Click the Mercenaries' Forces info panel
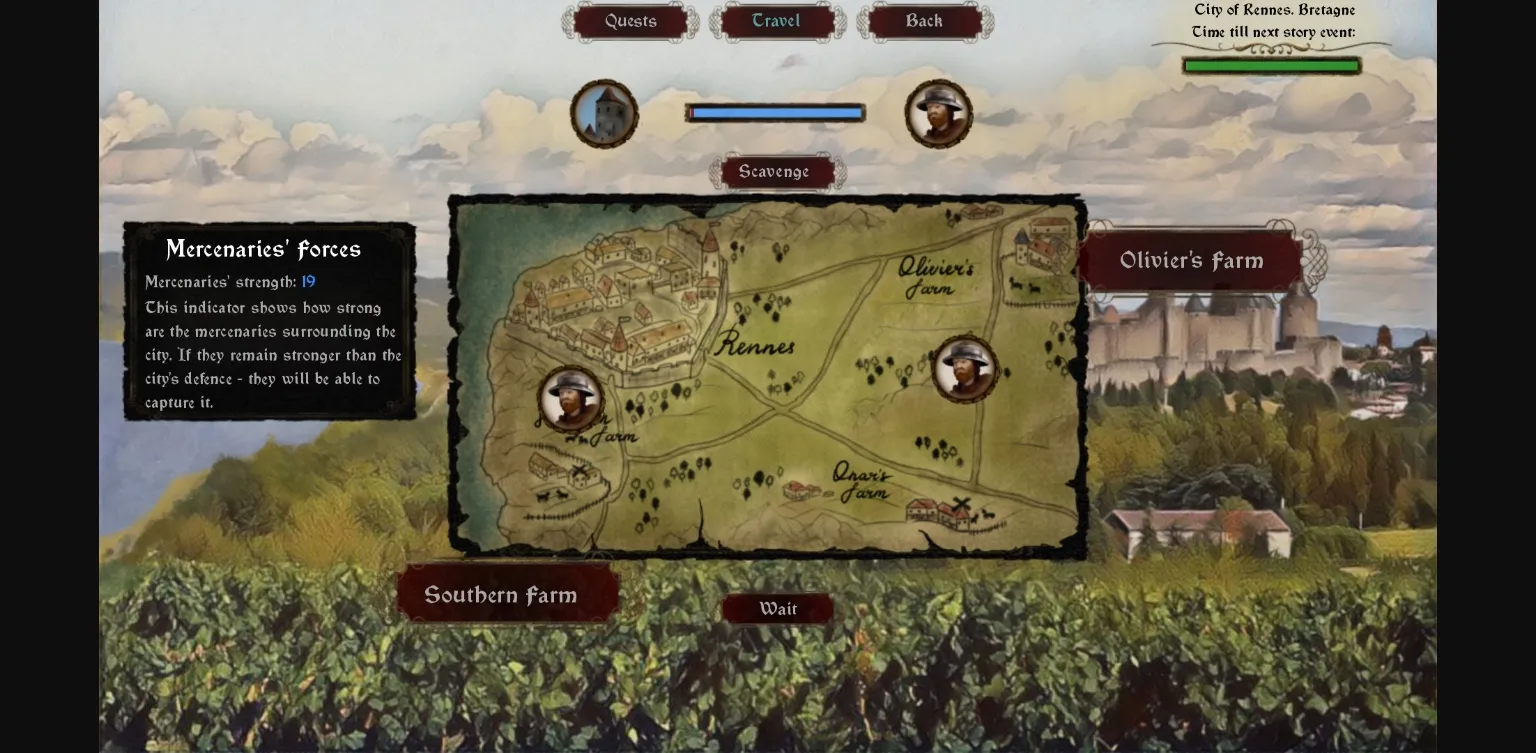The image size is (1536, 753). pos(270,320)
